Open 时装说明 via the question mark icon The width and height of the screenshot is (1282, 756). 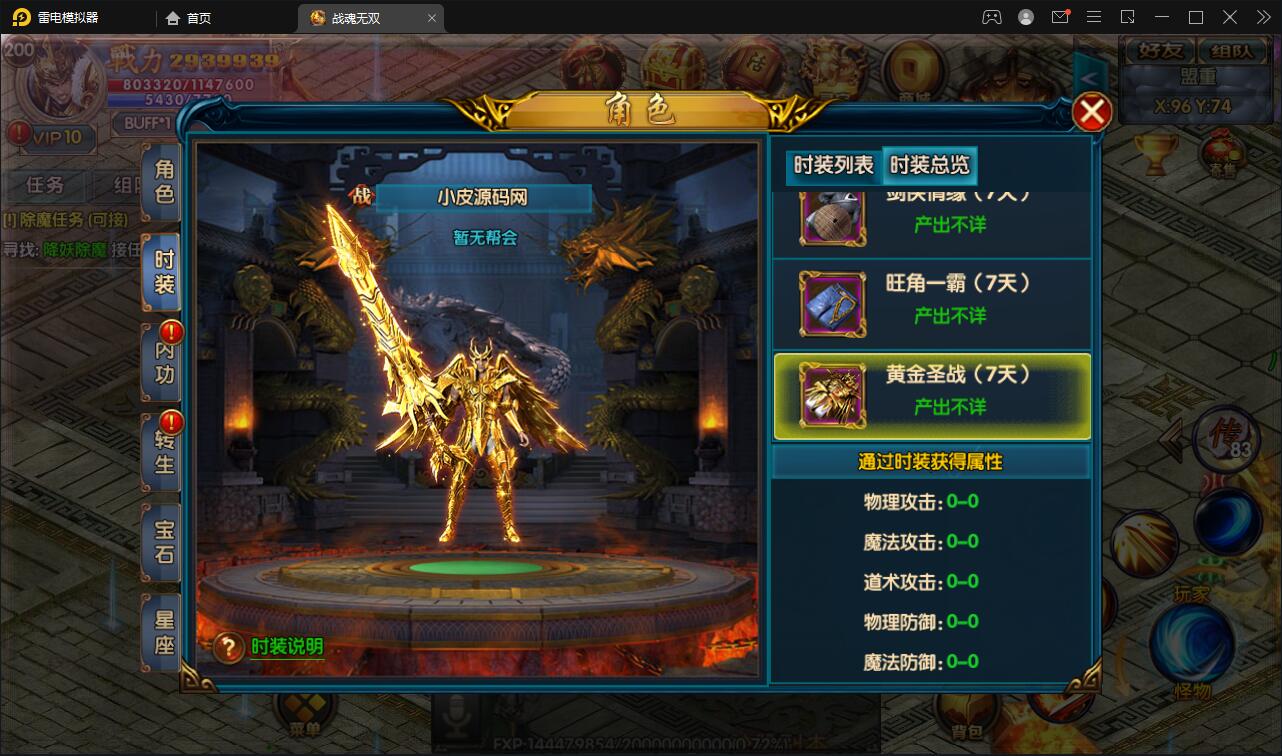point(228,647)
